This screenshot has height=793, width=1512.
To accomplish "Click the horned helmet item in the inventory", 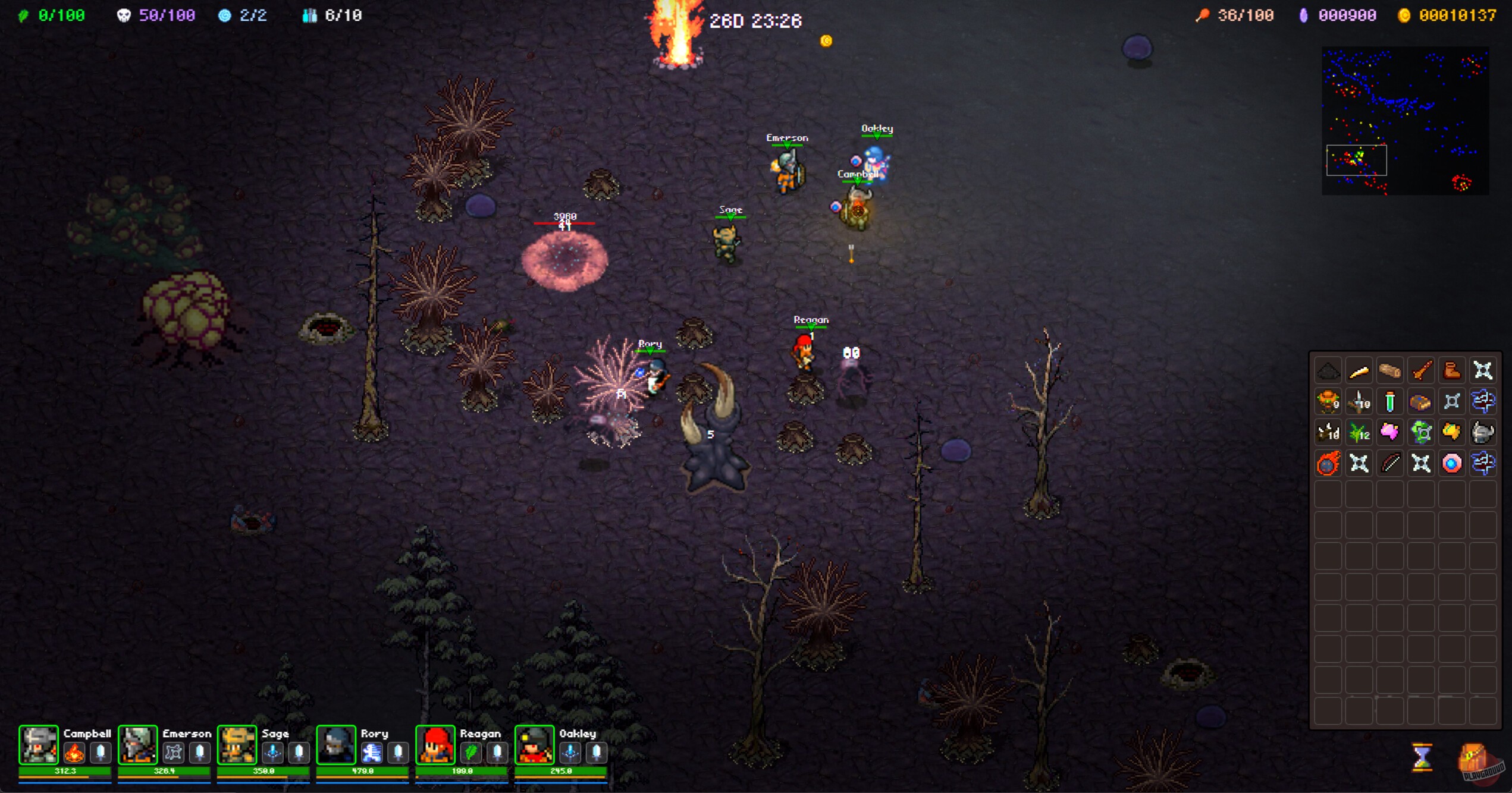I will click(1483, 432).
